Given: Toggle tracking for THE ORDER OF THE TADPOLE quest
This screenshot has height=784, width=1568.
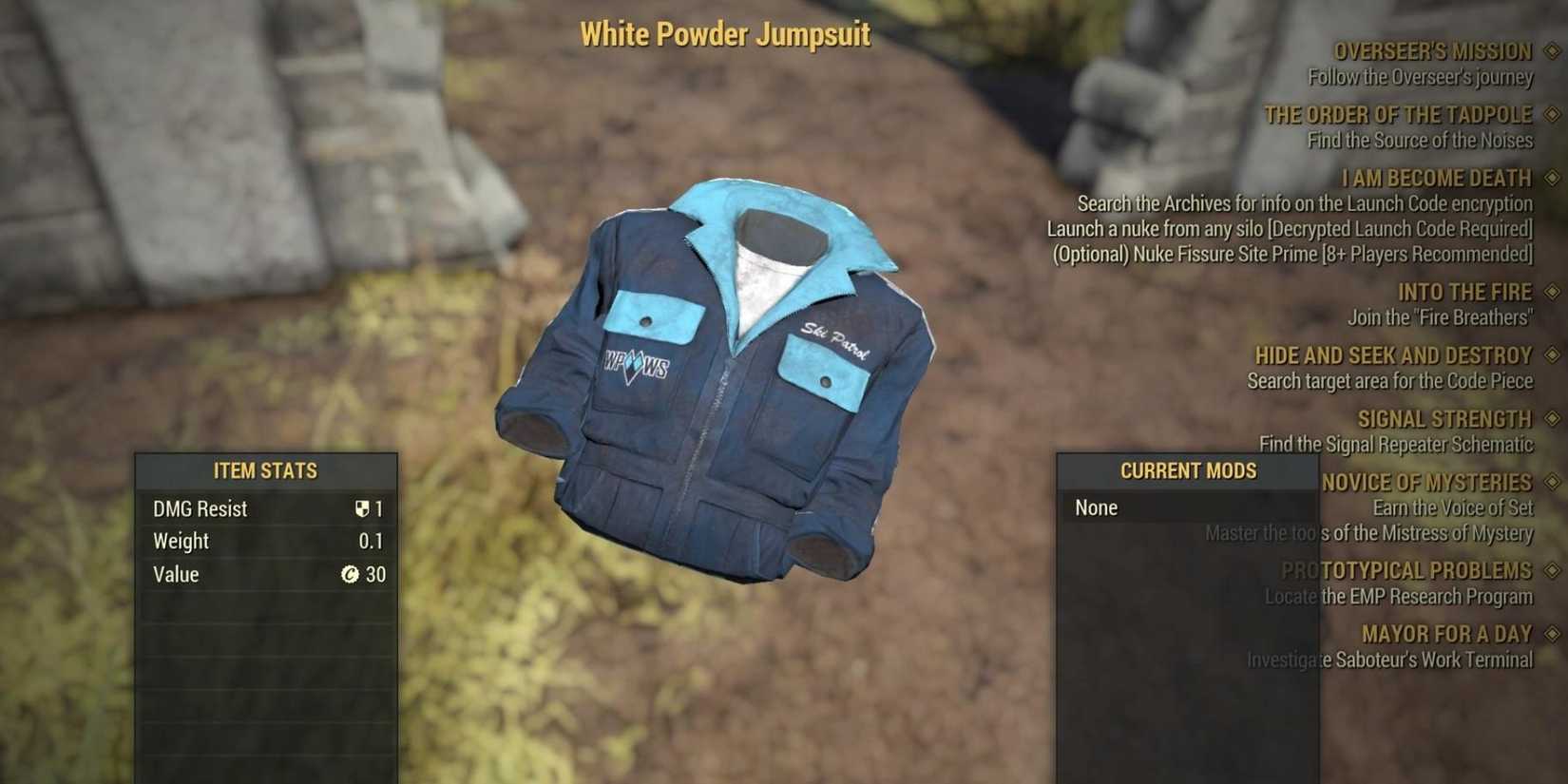Looking at the screenshot, I should click(1549, 115).
